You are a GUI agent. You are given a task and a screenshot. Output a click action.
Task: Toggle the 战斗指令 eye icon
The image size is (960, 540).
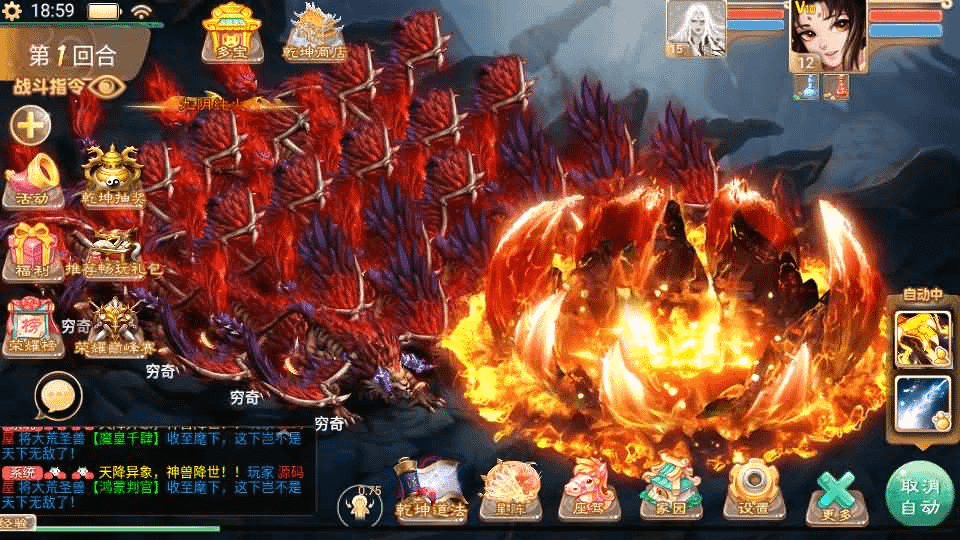105,86
